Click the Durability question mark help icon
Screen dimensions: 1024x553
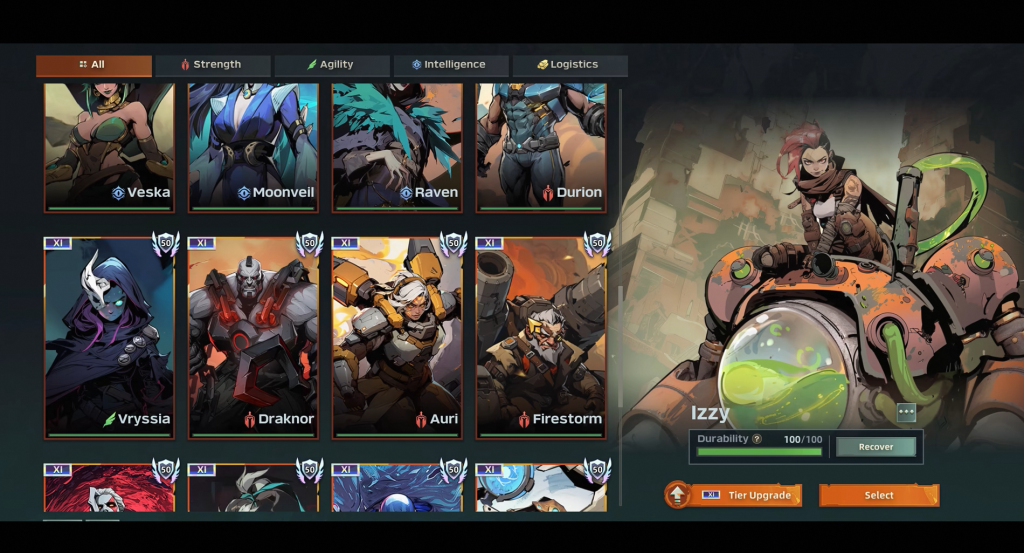pyautogui.click(x=757, y=439)
